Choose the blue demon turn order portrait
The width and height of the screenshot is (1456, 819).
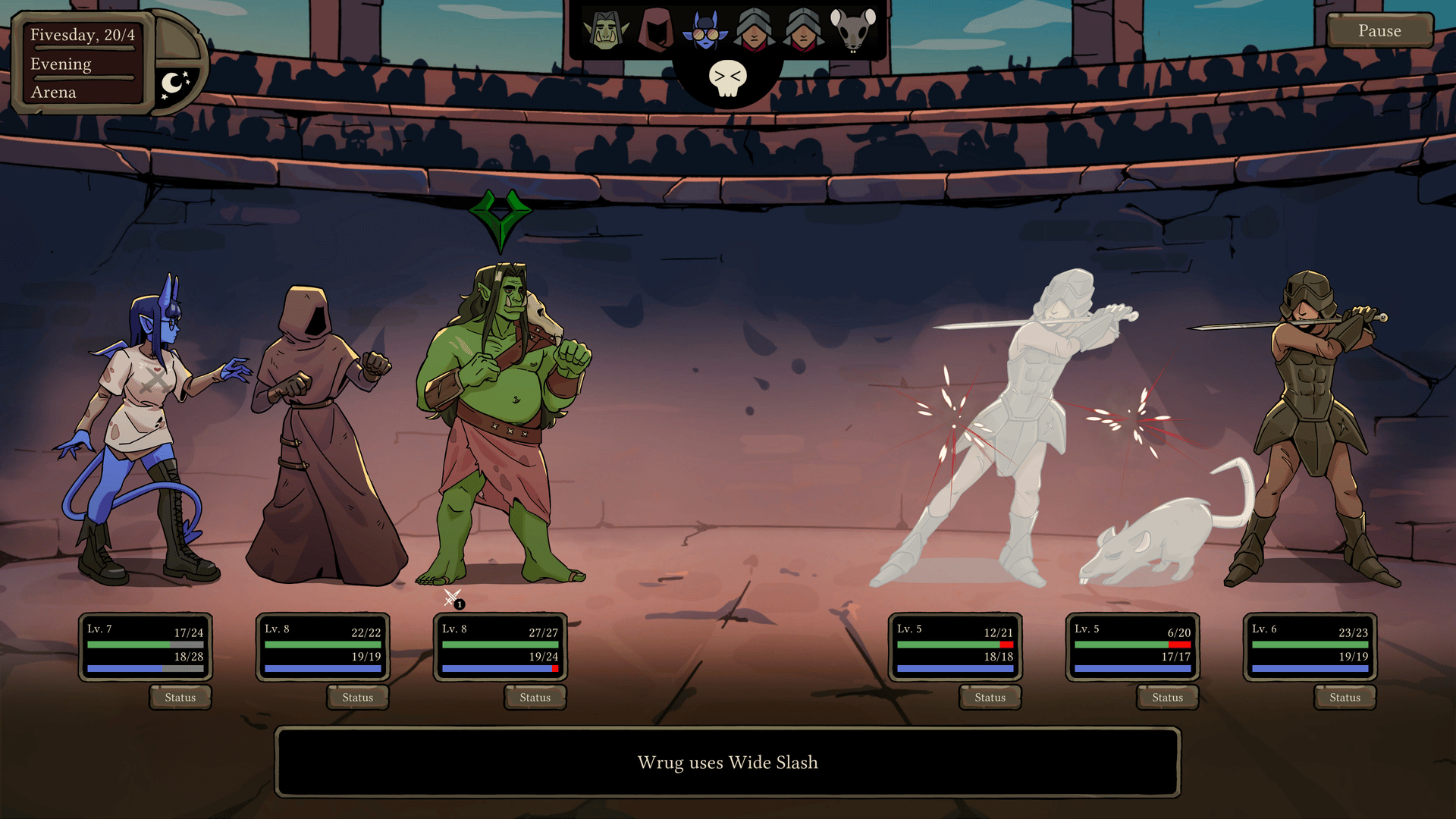coord(705,31)
